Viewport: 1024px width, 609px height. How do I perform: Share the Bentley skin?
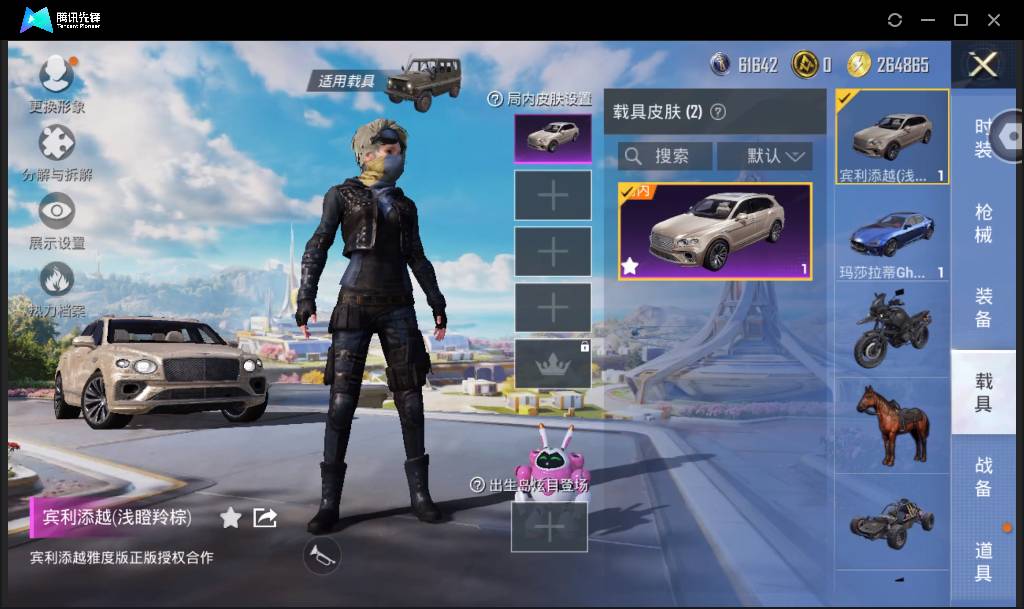(x=265, y=517)
